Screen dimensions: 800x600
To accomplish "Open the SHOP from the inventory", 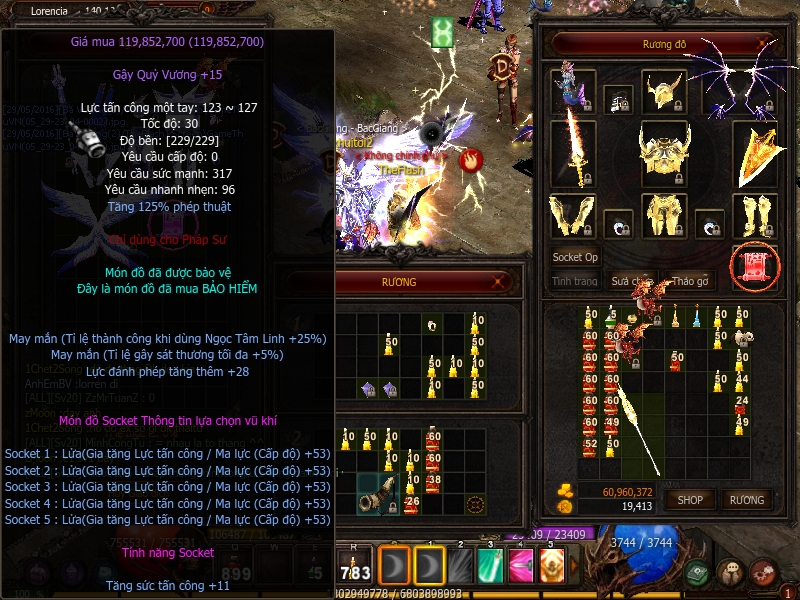I will coord(691,499).
